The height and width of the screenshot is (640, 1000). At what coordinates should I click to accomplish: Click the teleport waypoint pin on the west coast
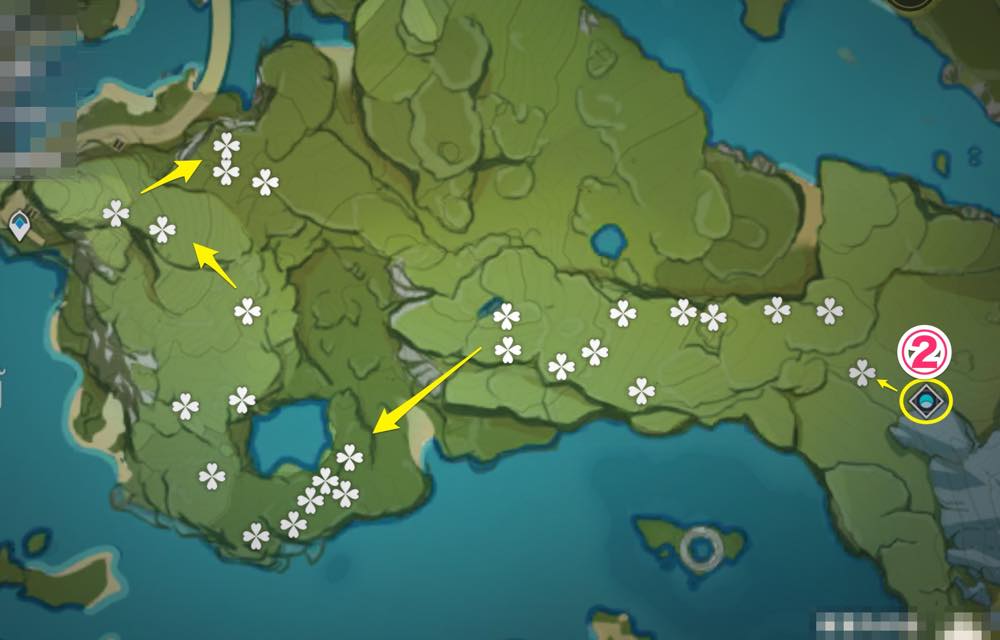tap(19, 229)
